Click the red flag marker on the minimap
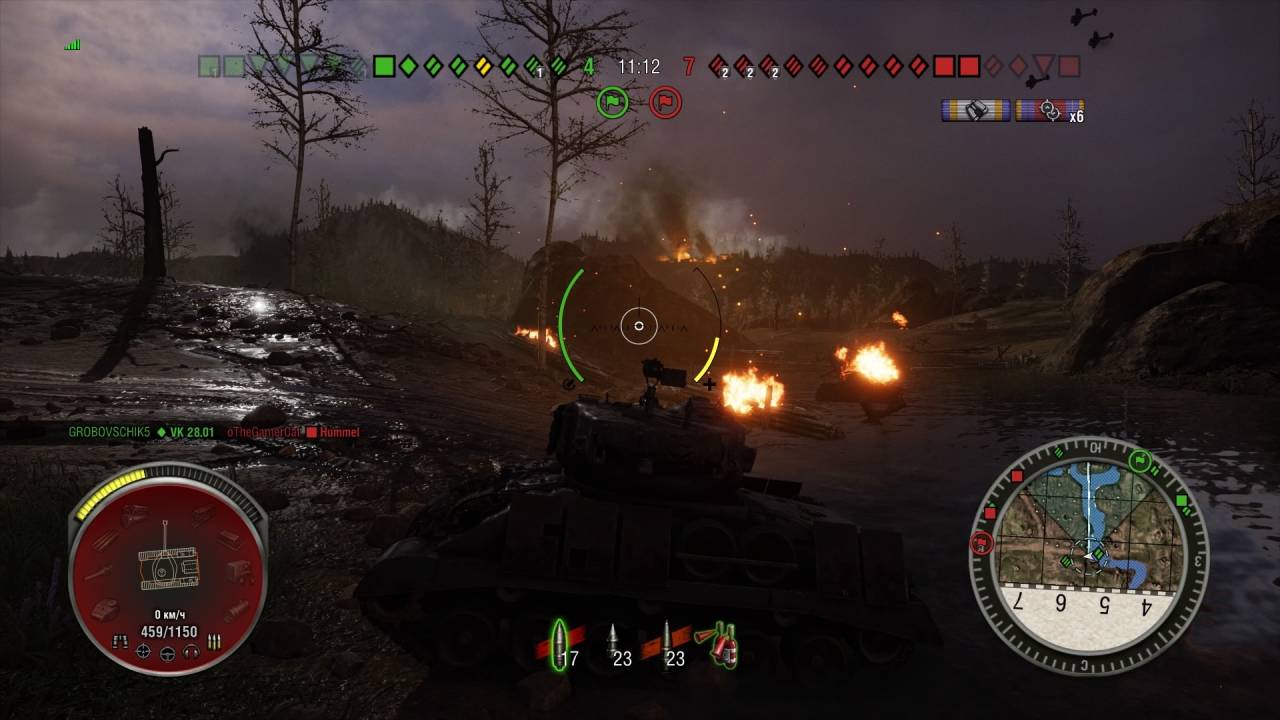This screenshot has height=720, width=1280. coord(981,543)
